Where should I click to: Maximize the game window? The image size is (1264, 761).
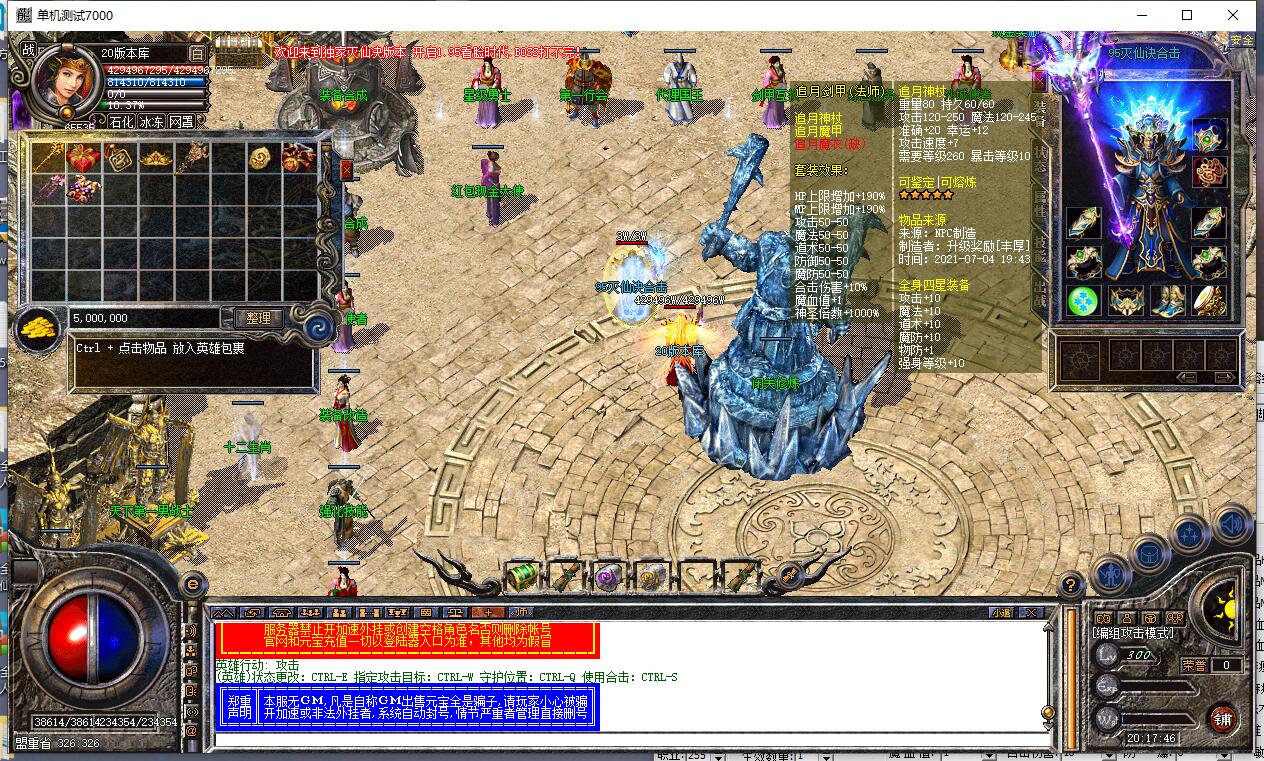(1187, 15)
